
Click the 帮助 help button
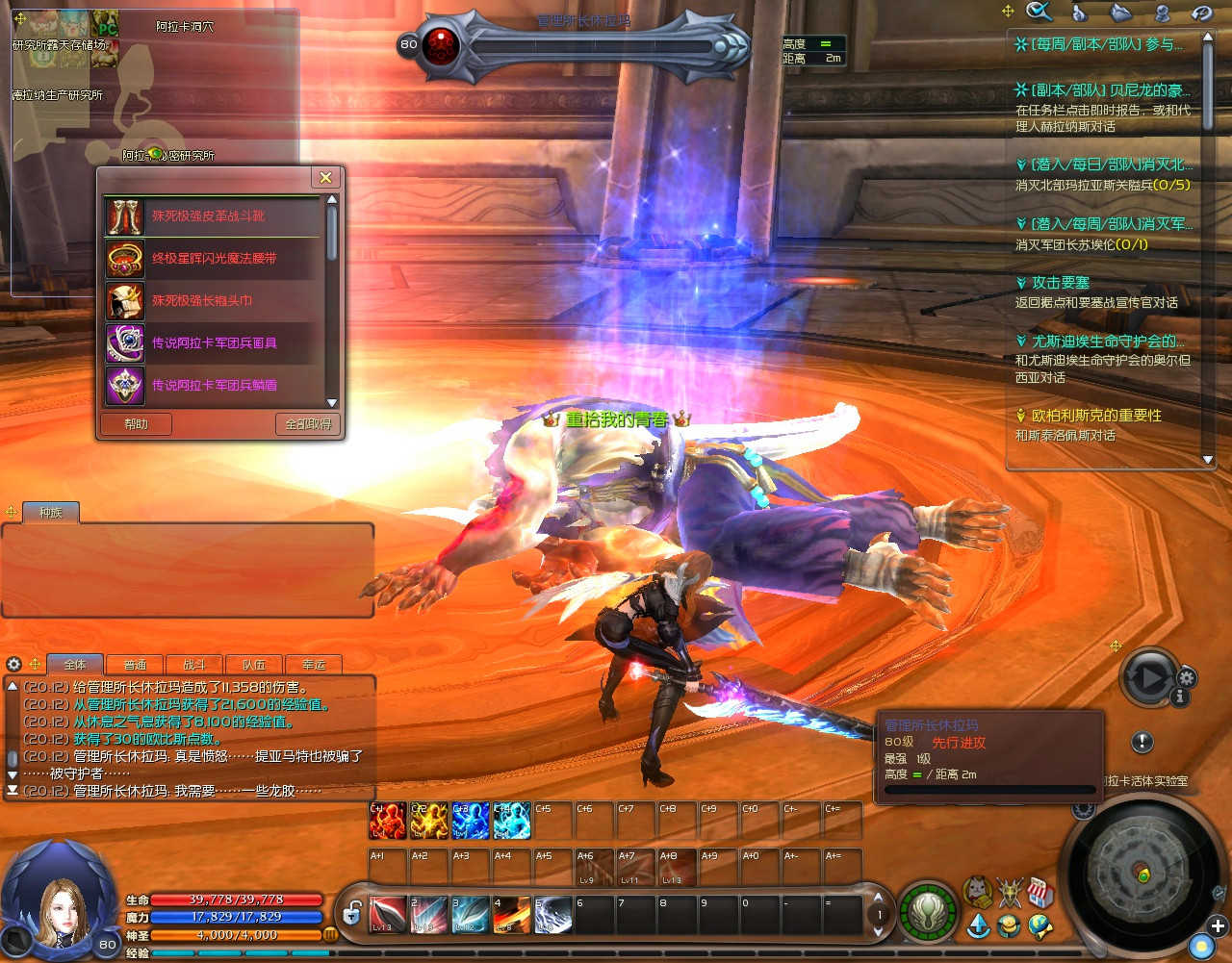(137, 424)
